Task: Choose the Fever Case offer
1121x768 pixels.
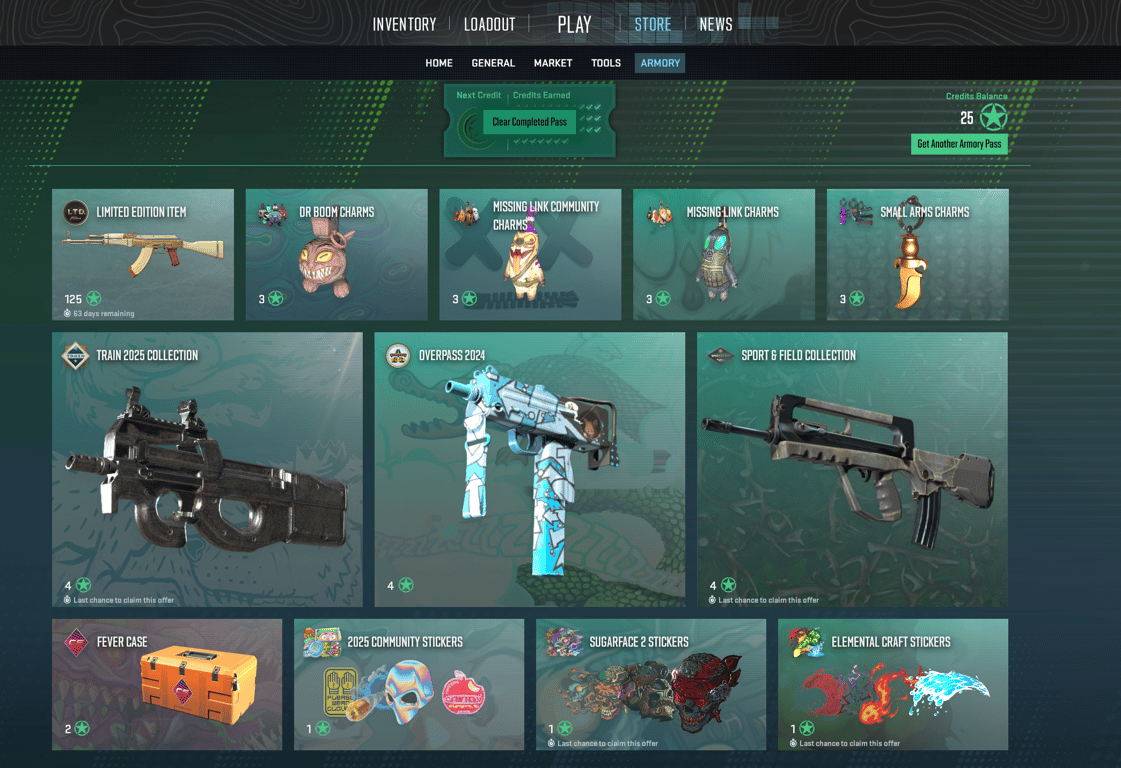Action: coord(167,685)
